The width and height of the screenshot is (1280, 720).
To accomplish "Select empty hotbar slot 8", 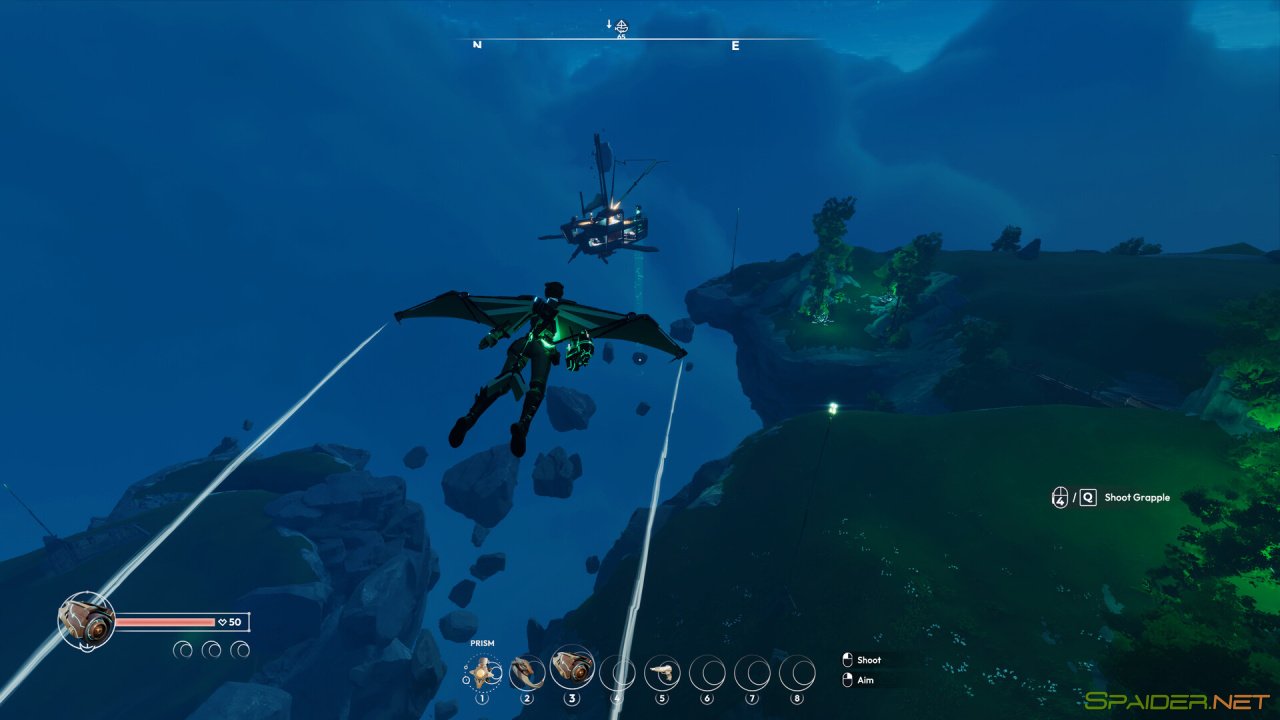I will (795, 672).
